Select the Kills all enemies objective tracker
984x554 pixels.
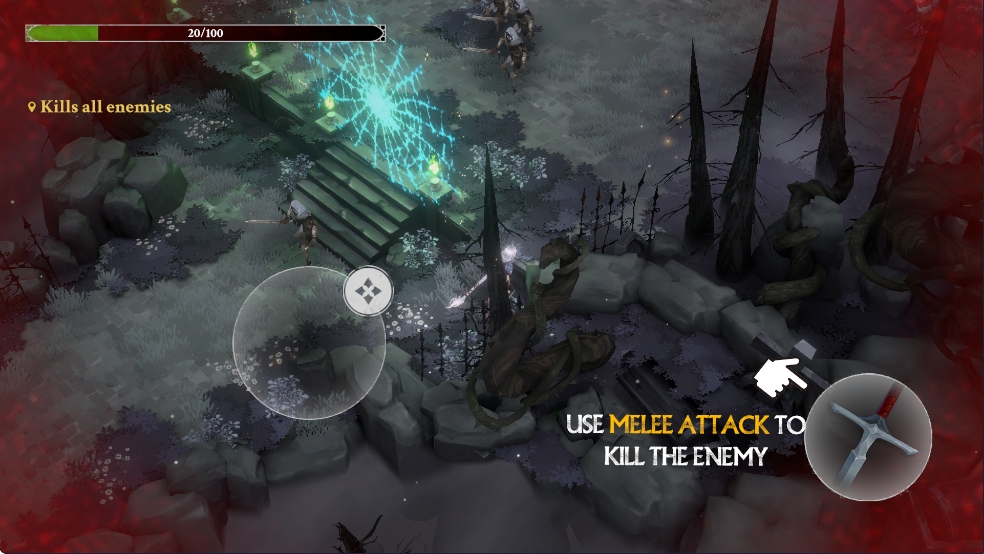[100, 107]
